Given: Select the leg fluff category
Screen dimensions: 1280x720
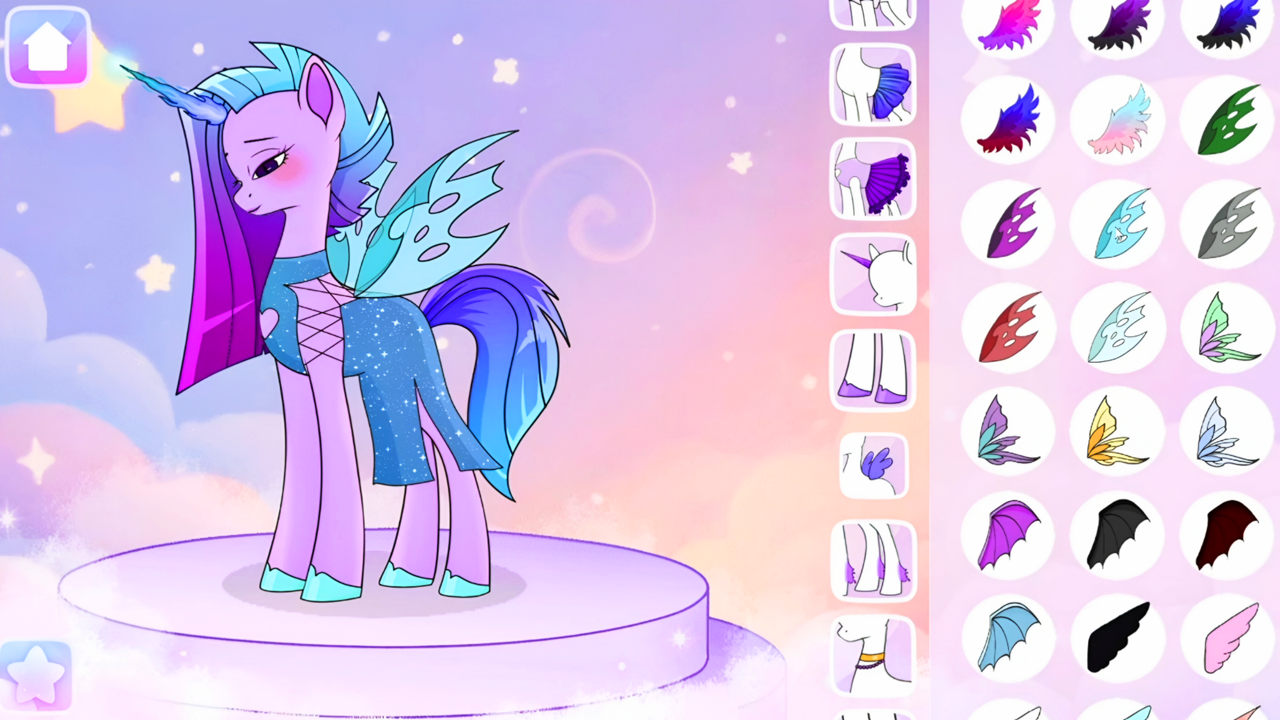Looking at the screenshot, I should [872, 558].
